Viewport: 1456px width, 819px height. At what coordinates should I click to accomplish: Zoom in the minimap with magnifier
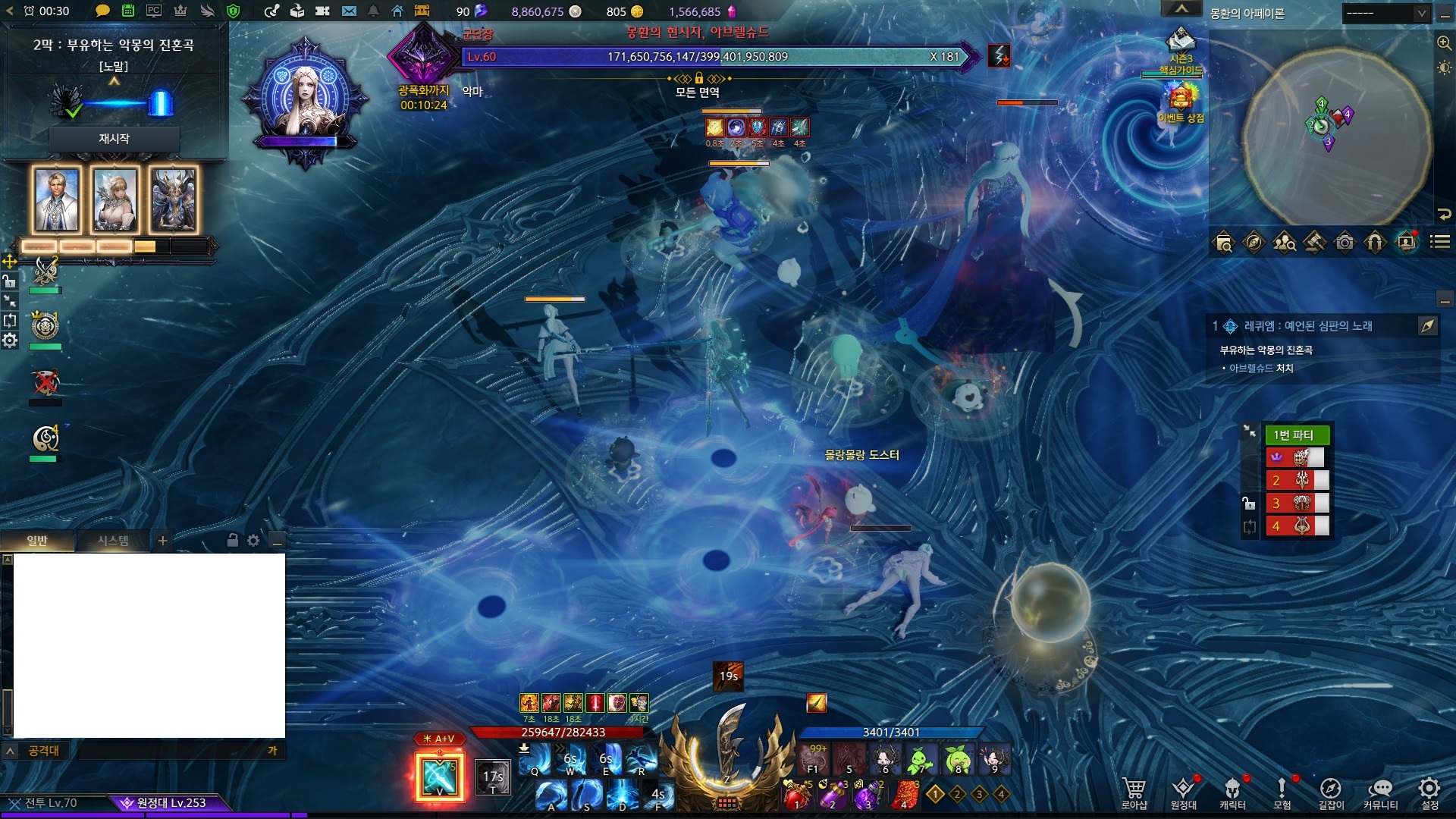(1444, 43)
